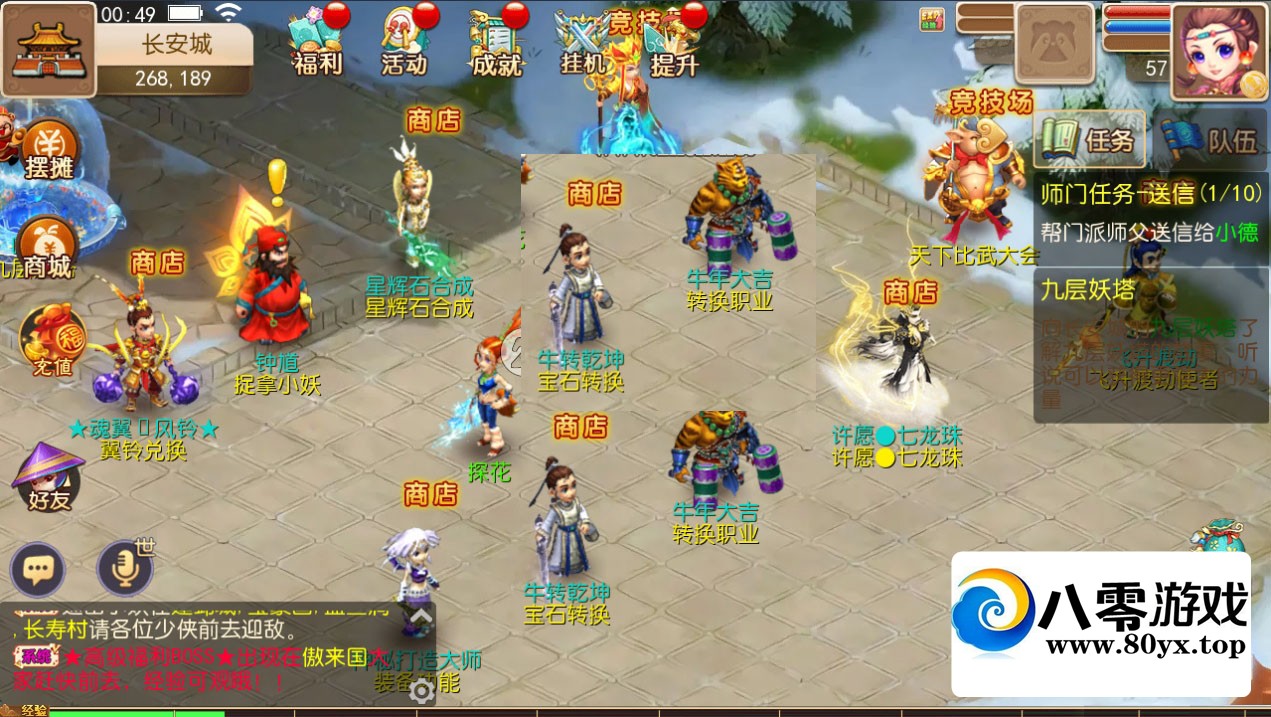
Task: Switch to the 任务 quest tab
Action: point(1090,139)
